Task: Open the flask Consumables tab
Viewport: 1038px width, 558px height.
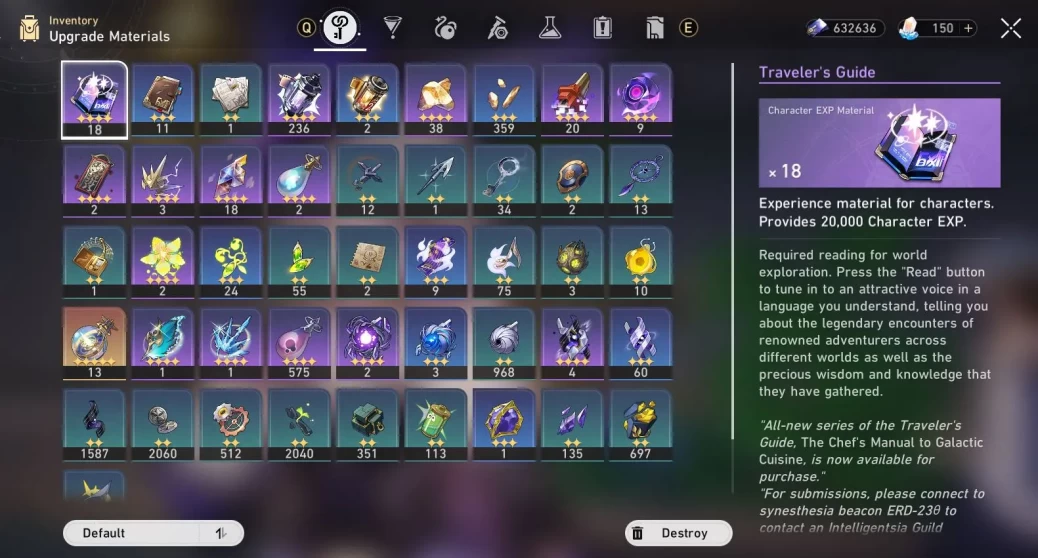Action: [x=549, y=28]
